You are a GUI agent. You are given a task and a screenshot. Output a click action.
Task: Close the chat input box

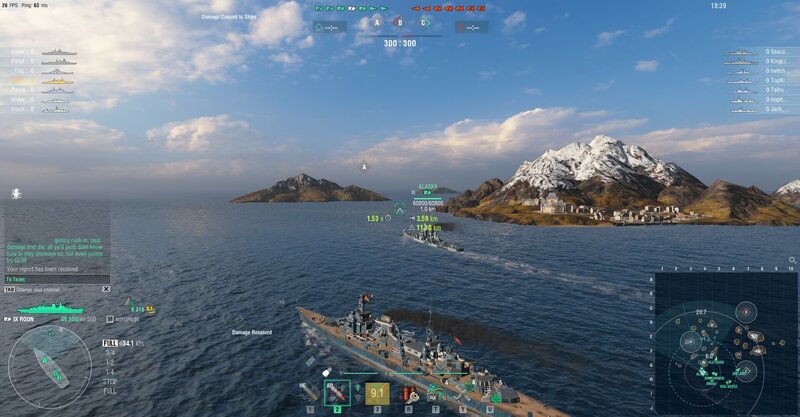pyautogui.click(x=106, y=289)
